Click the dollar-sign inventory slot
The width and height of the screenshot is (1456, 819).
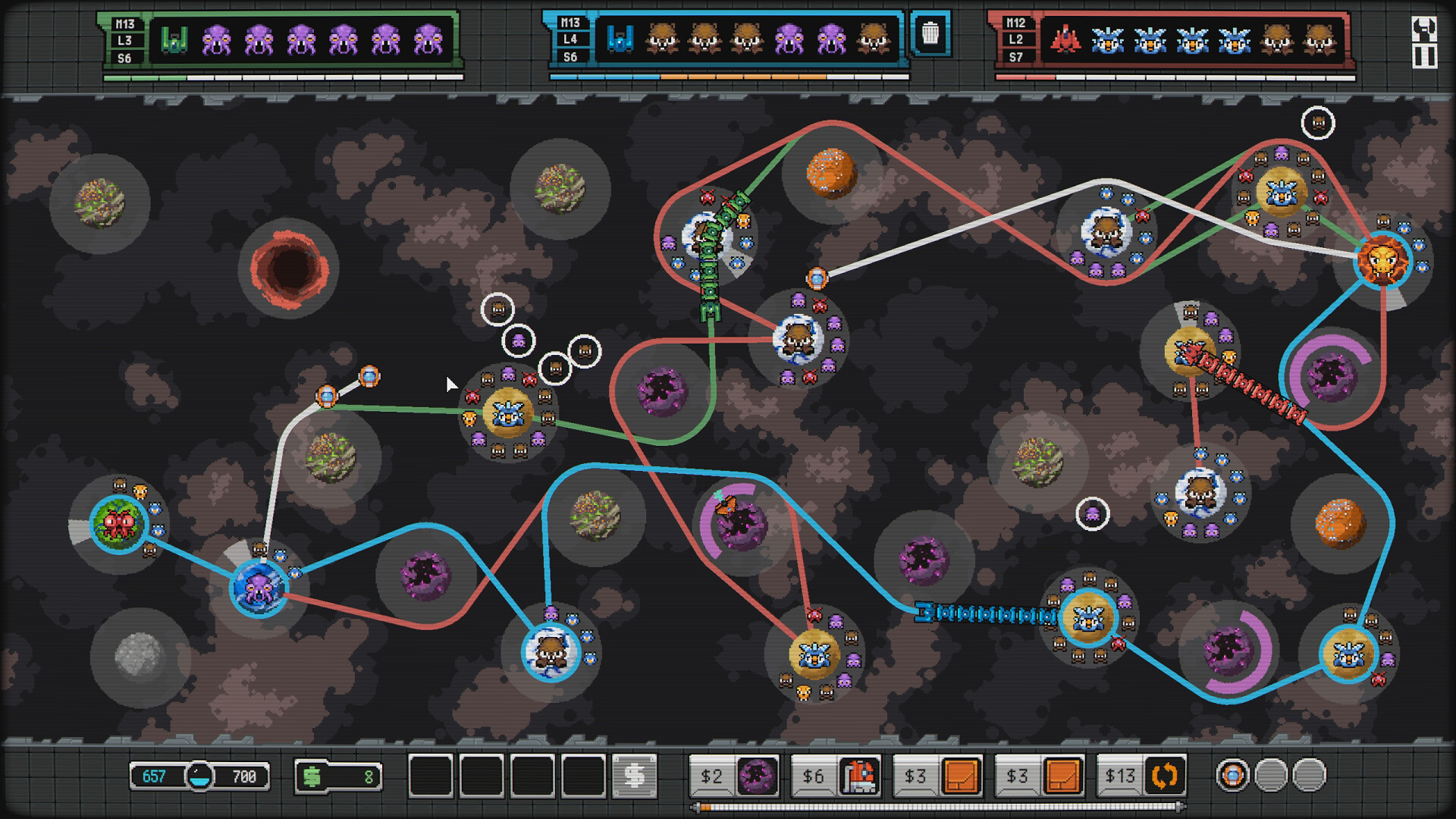click(633, 775)
